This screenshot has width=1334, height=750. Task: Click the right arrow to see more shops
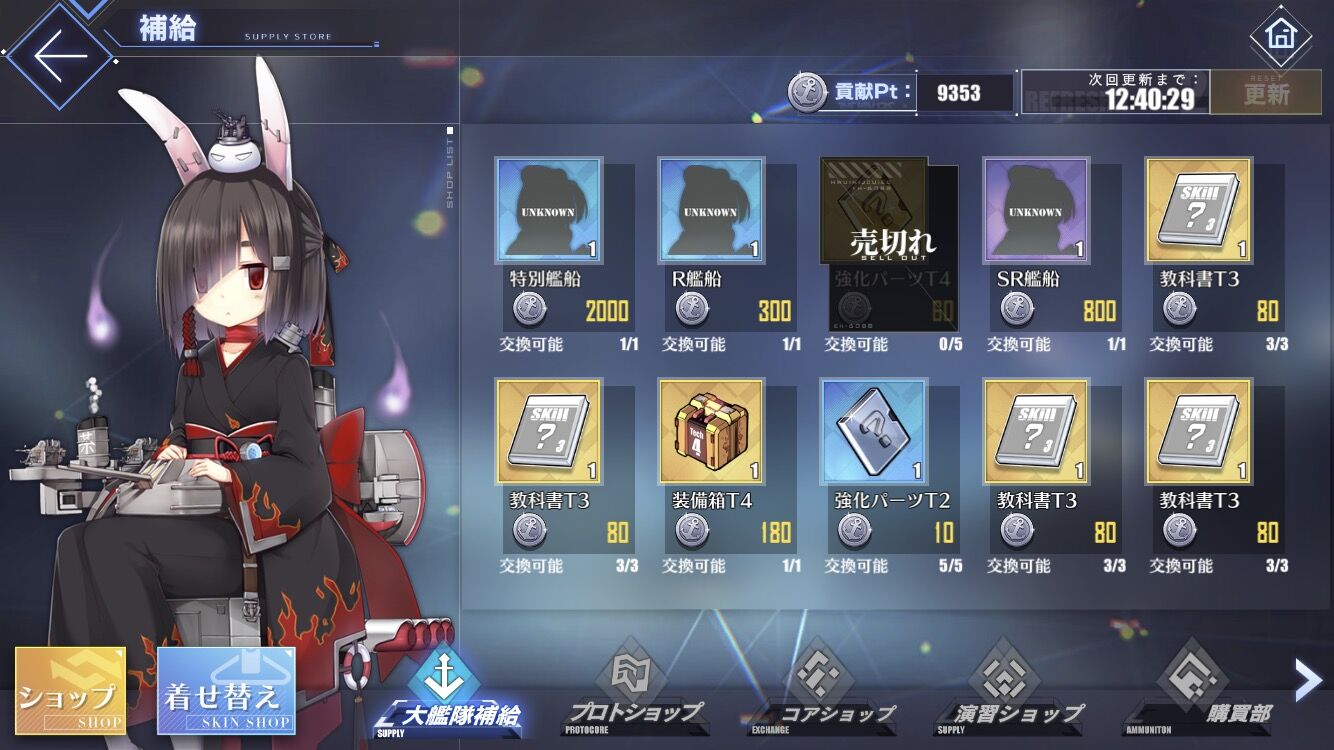point(1307,680)
